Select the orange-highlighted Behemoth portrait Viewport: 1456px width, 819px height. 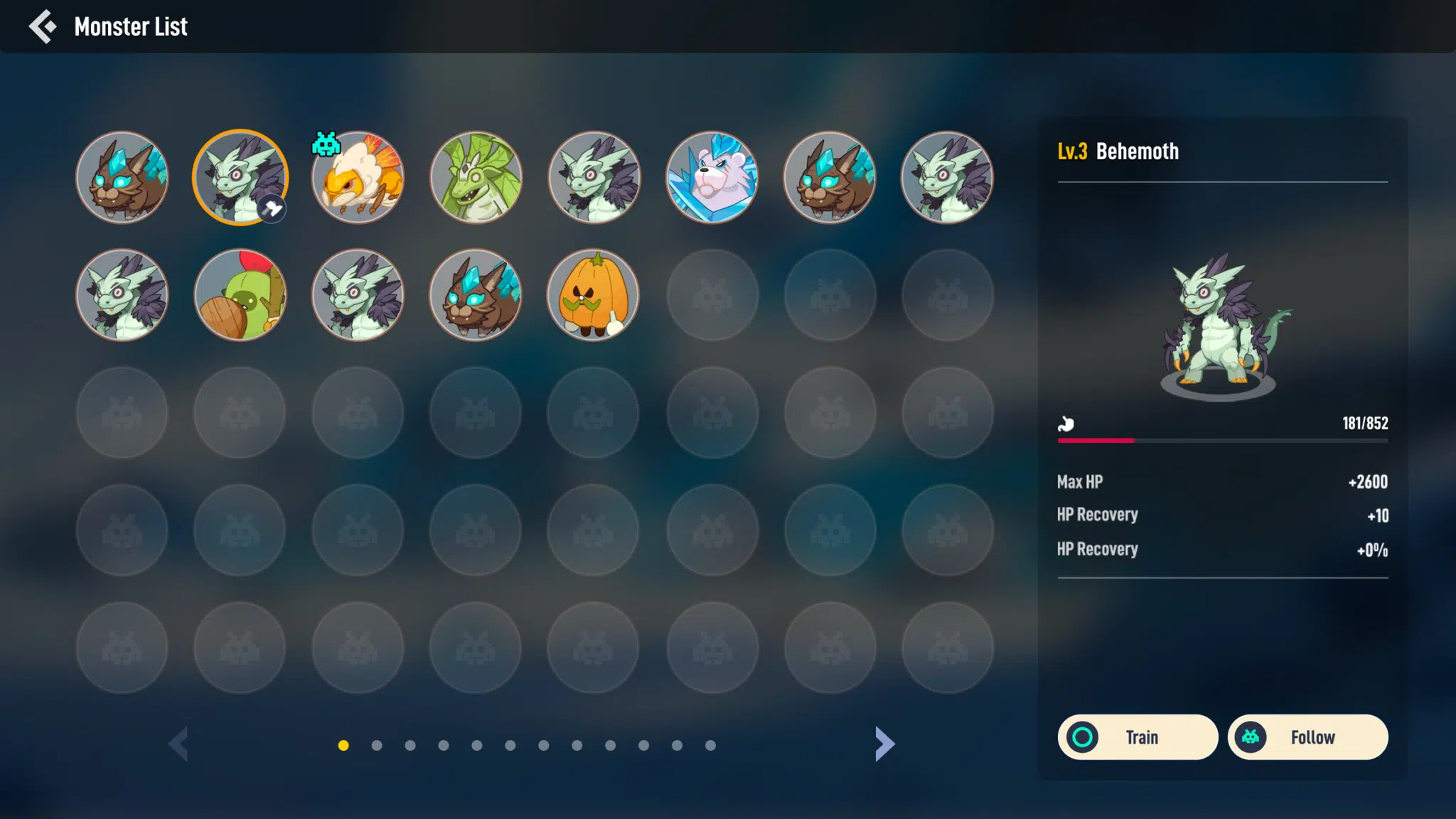point(240,177)
